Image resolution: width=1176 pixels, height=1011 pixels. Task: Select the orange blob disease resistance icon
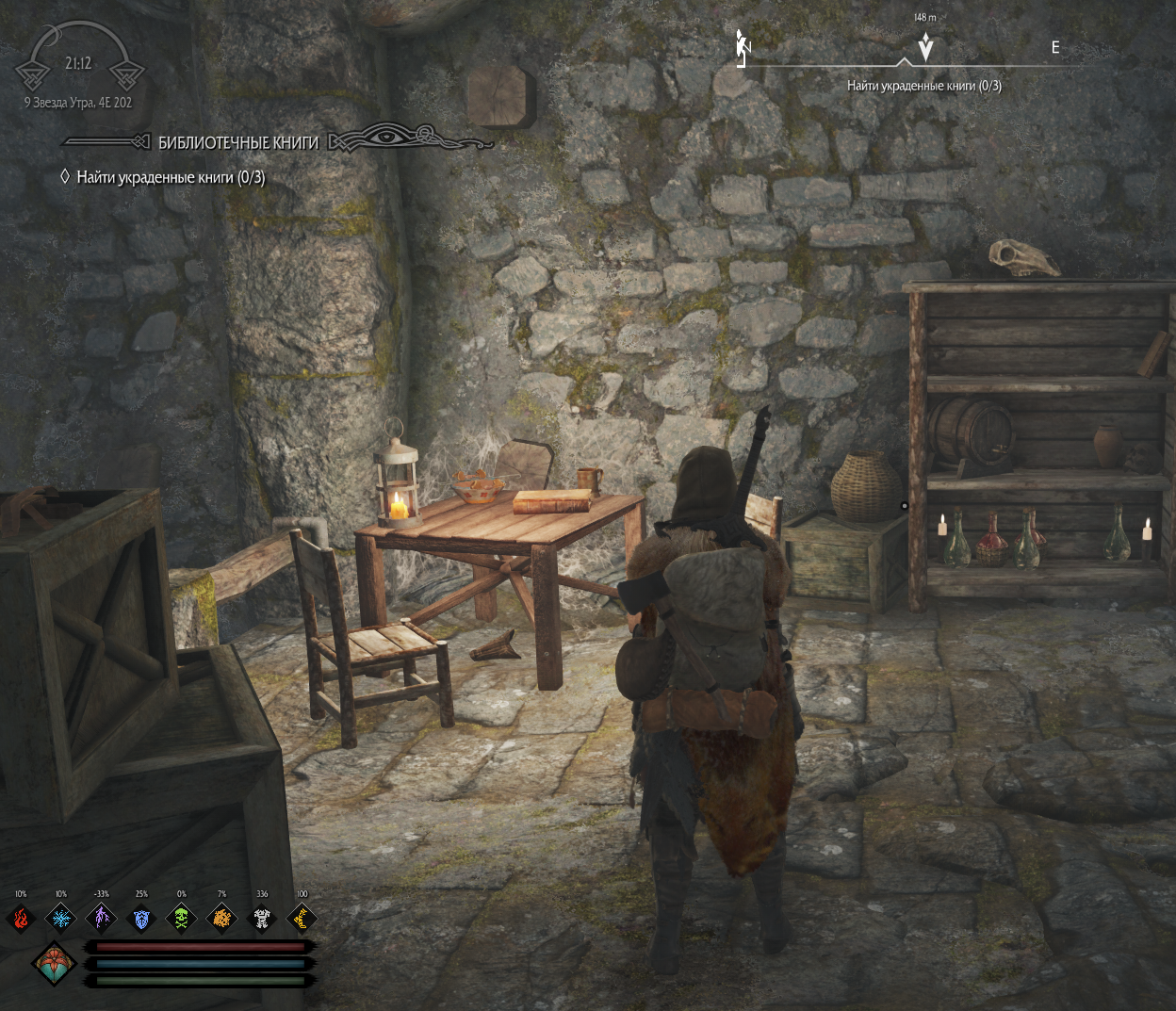(221, 917)
